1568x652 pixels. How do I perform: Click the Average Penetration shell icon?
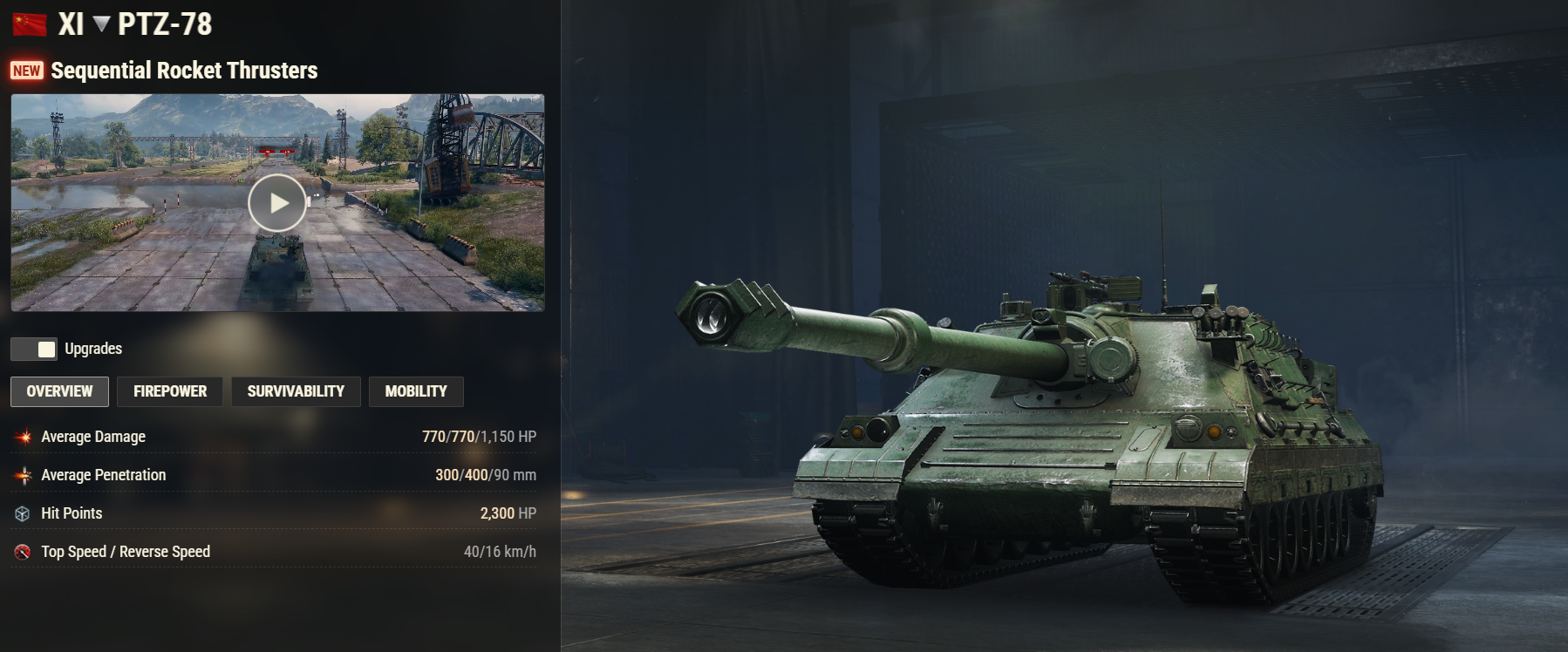(x=24, y=474)
